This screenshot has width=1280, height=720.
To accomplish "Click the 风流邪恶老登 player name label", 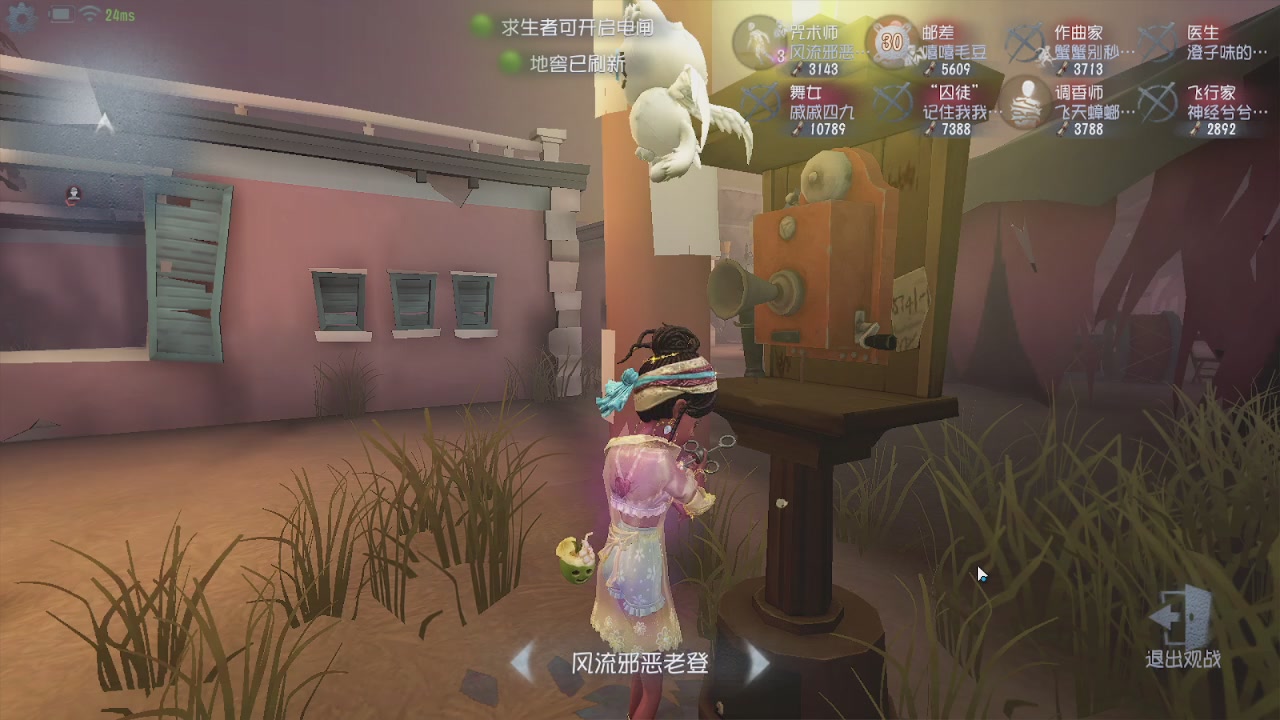I will [641, 665].
